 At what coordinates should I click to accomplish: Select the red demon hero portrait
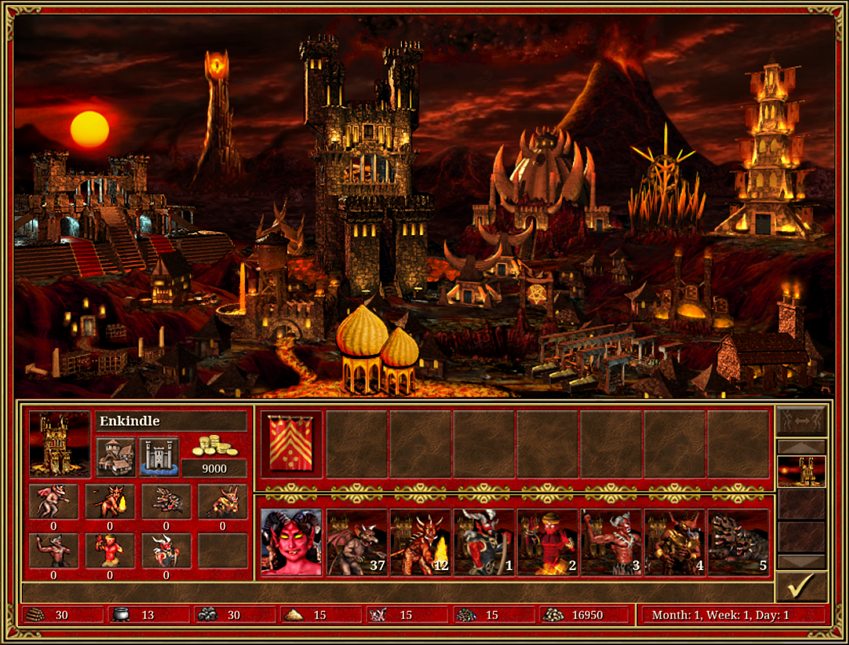291,542
